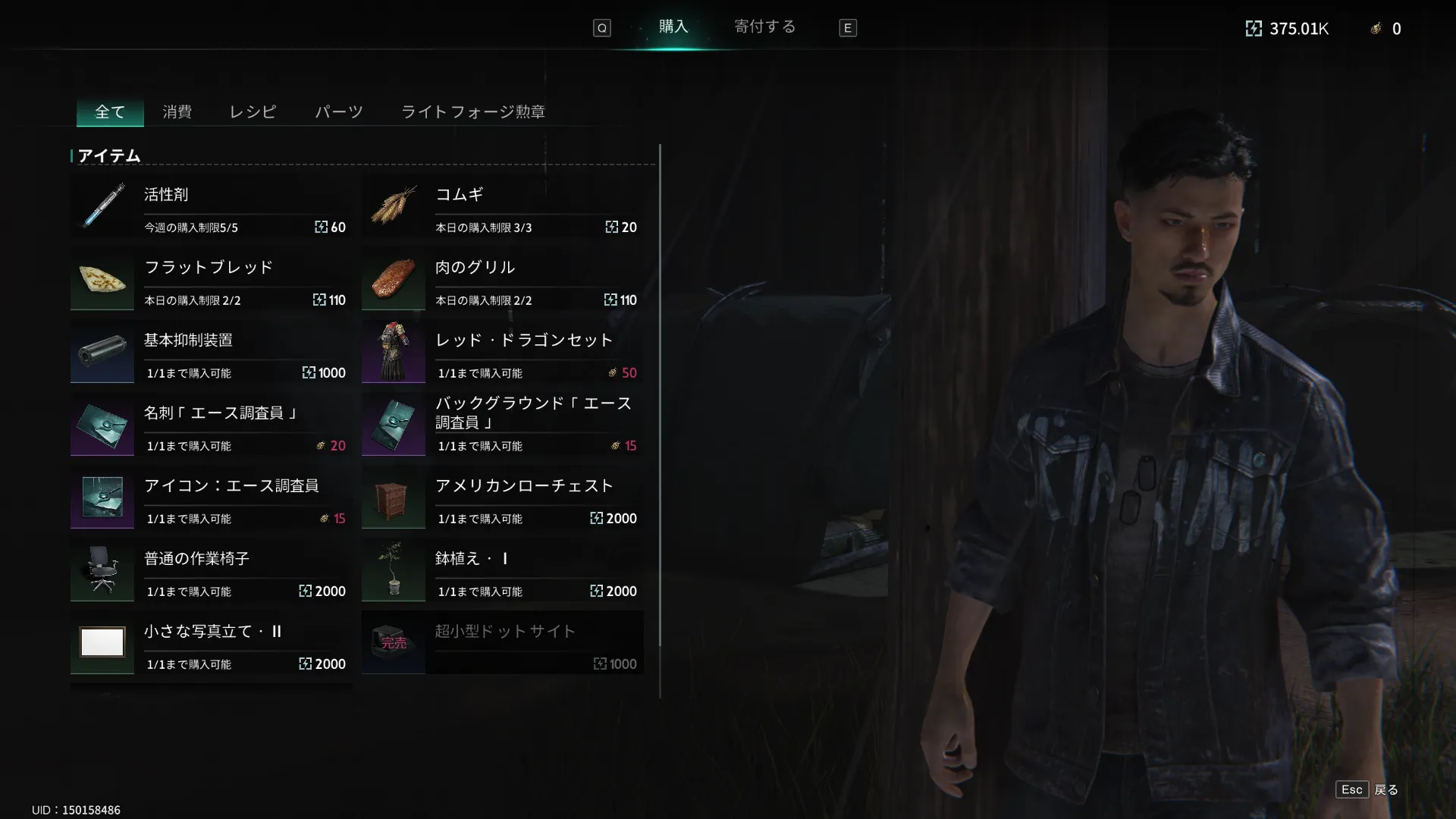Screen dimensions: 1456x819
Task: Switch to the 寄付する tab
Action: click(764, 27)
